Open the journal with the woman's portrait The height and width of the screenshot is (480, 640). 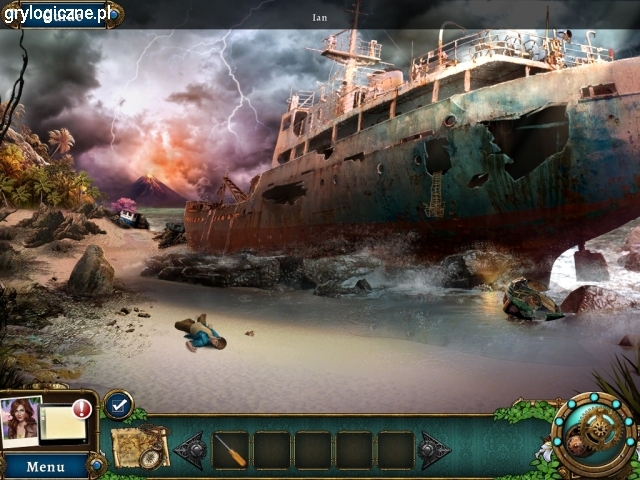22,420
